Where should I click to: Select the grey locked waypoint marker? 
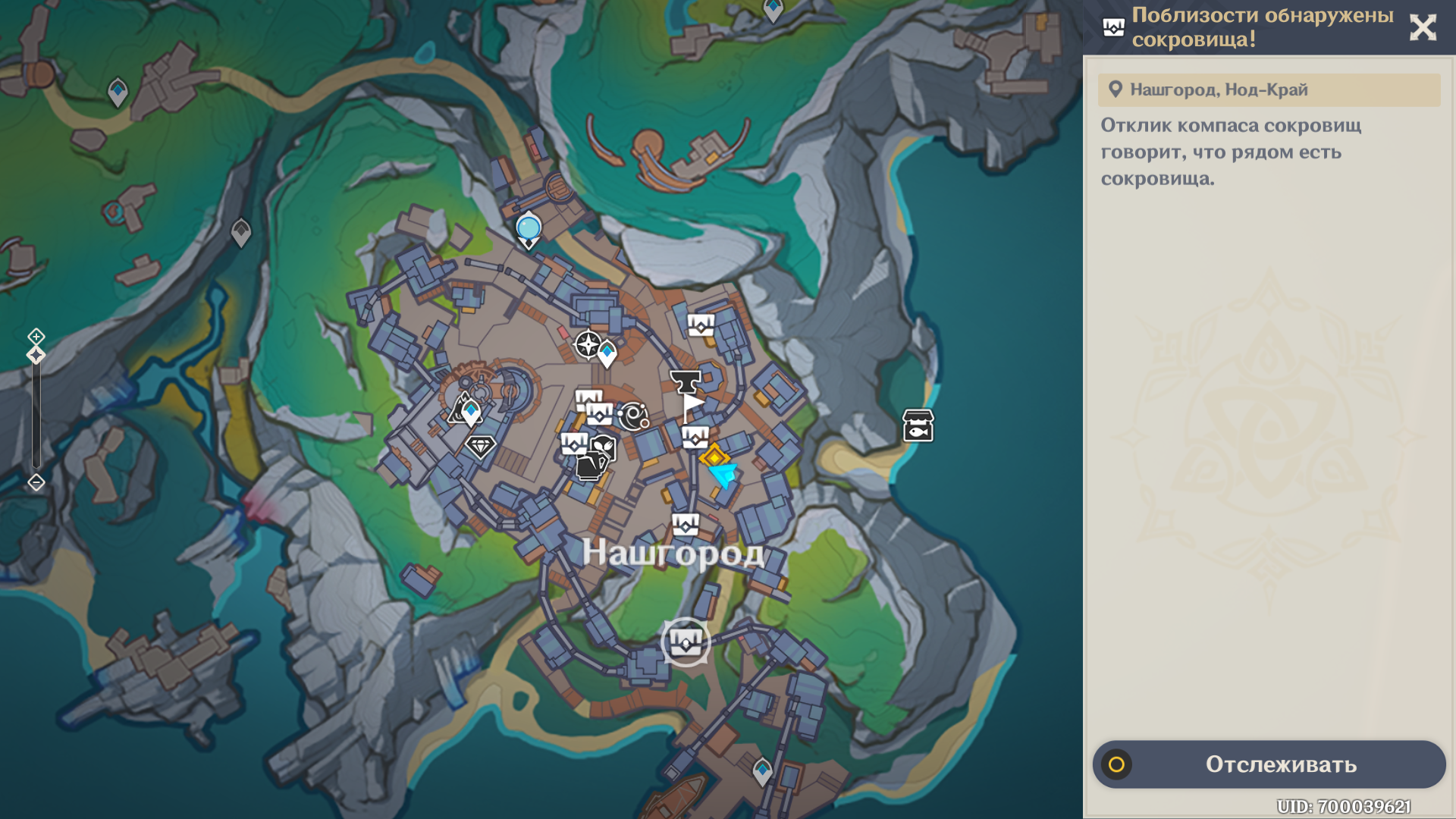(x=241, y=232)
